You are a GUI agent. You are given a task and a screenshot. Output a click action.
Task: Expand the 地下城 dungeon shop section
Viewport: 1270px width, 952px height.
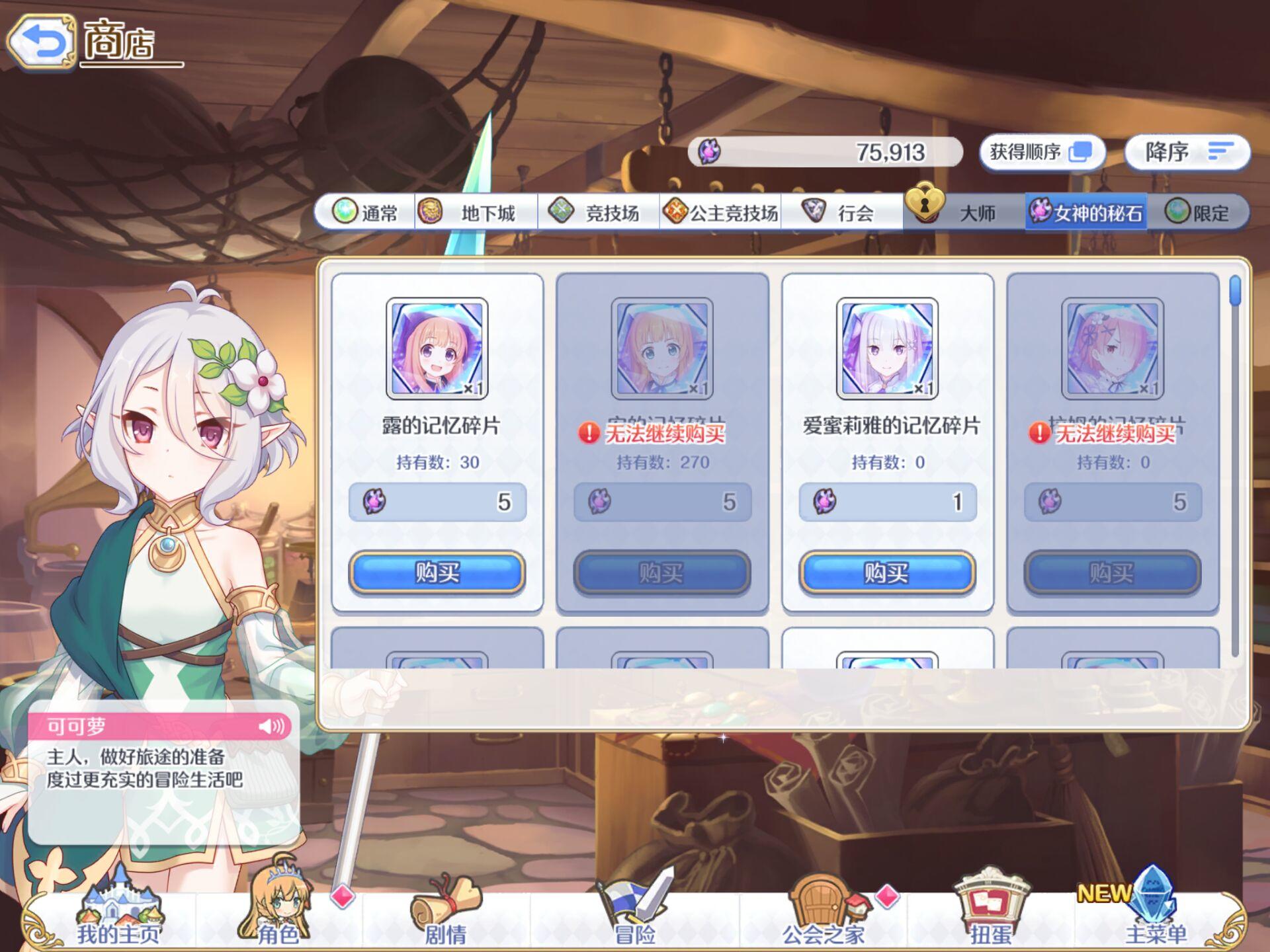click(476, 213)
